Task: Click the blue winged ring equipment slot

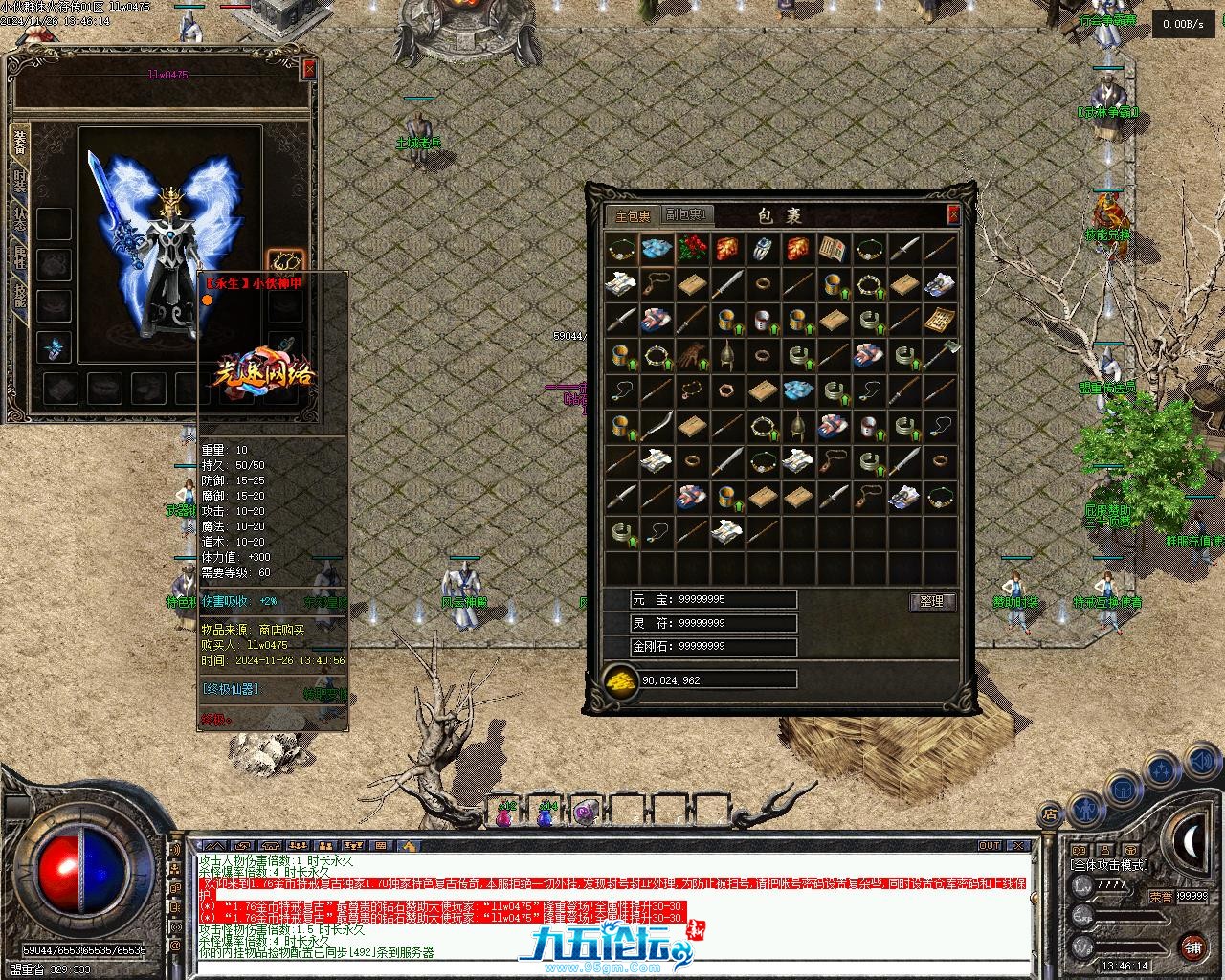Action: 54,348
